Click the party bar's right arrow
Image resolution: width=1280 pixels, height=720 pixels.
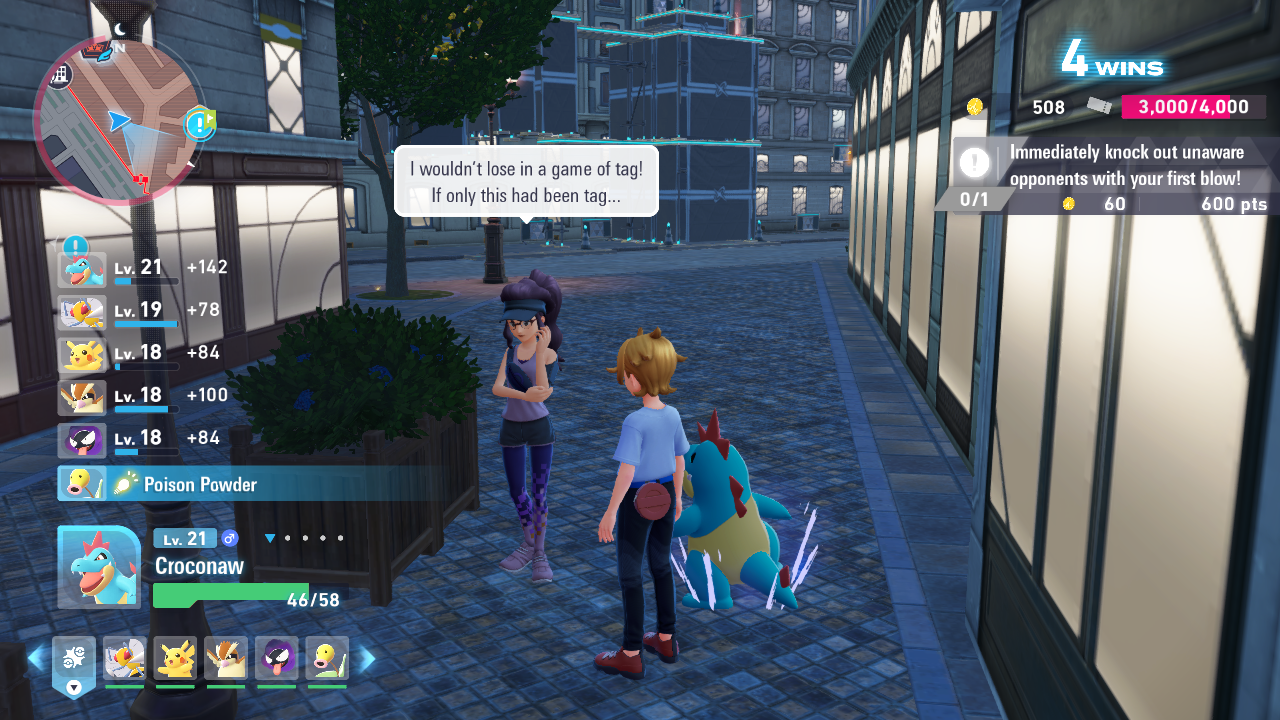[x=367, y=658]
